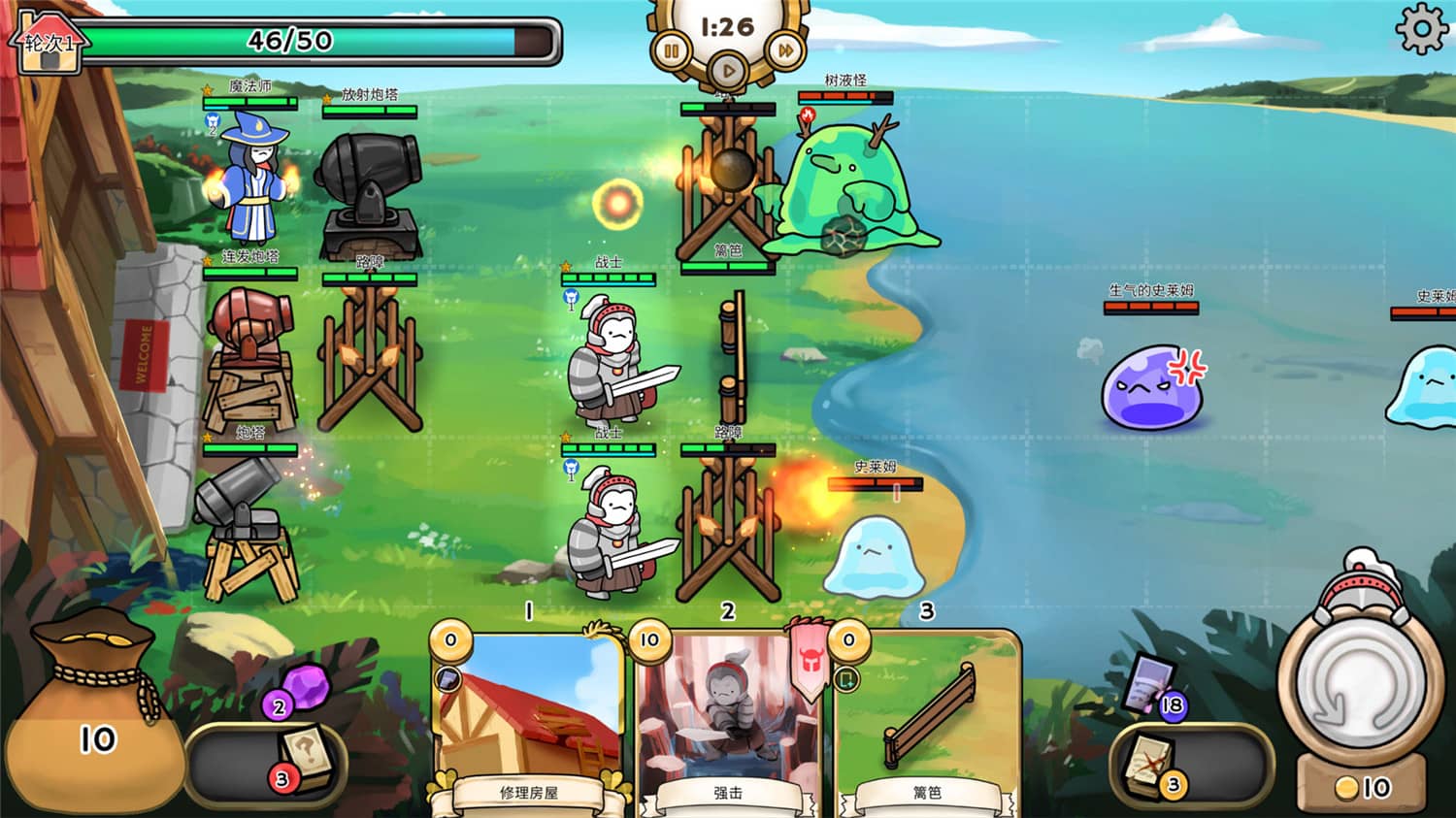The height and width of the screenshot is (818, 1456).
Task: Click the angry purple slime enemy
Action: coord(1153,386)
